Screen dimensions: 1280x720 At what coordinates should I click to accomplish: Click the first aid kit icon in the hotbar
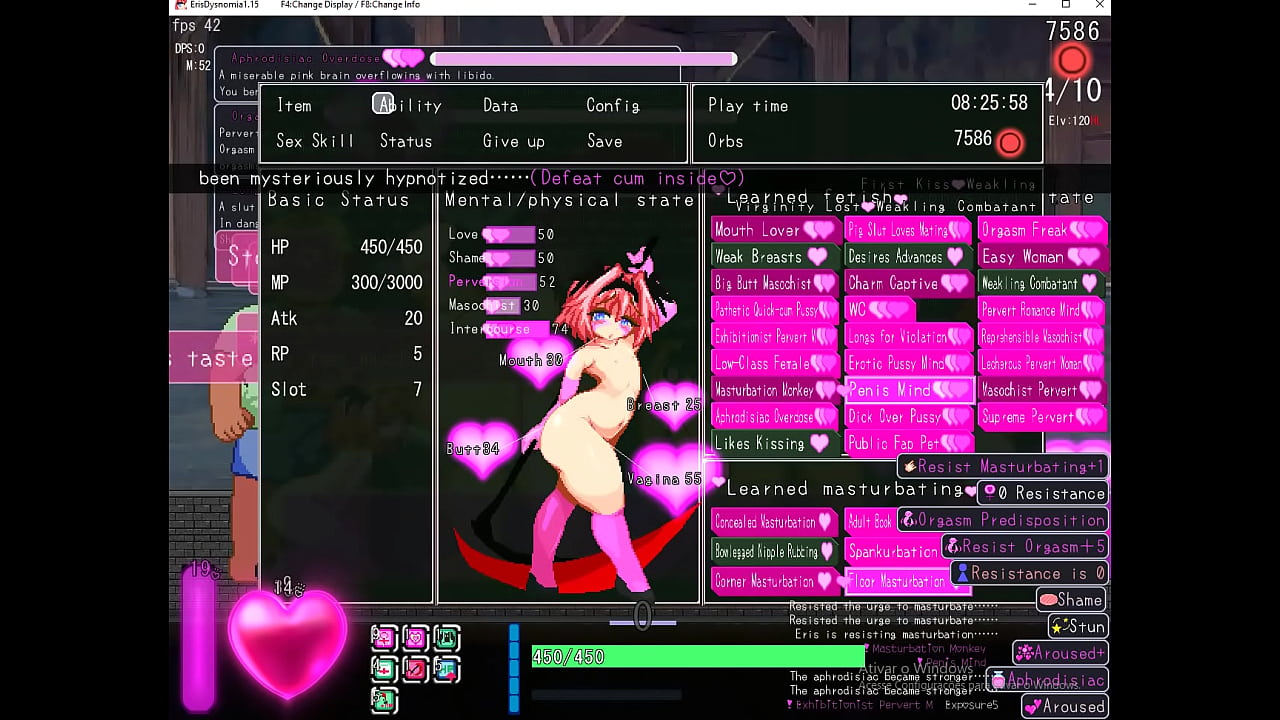(x=385, y=670)
